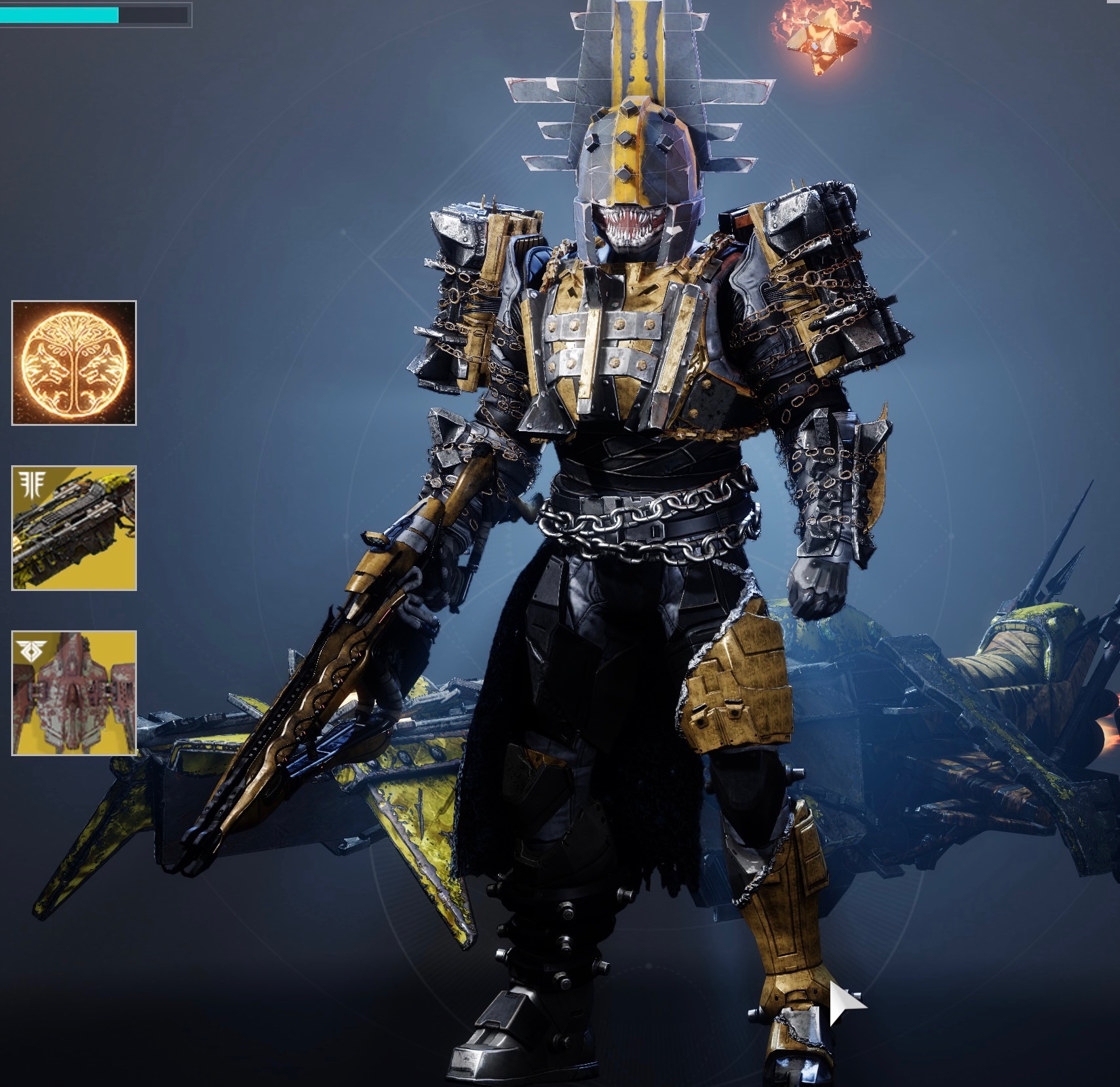Expand details on the ship reward slot
Image resolution: width=1120 pixels, height=1087 pixels.
(72, 692)
